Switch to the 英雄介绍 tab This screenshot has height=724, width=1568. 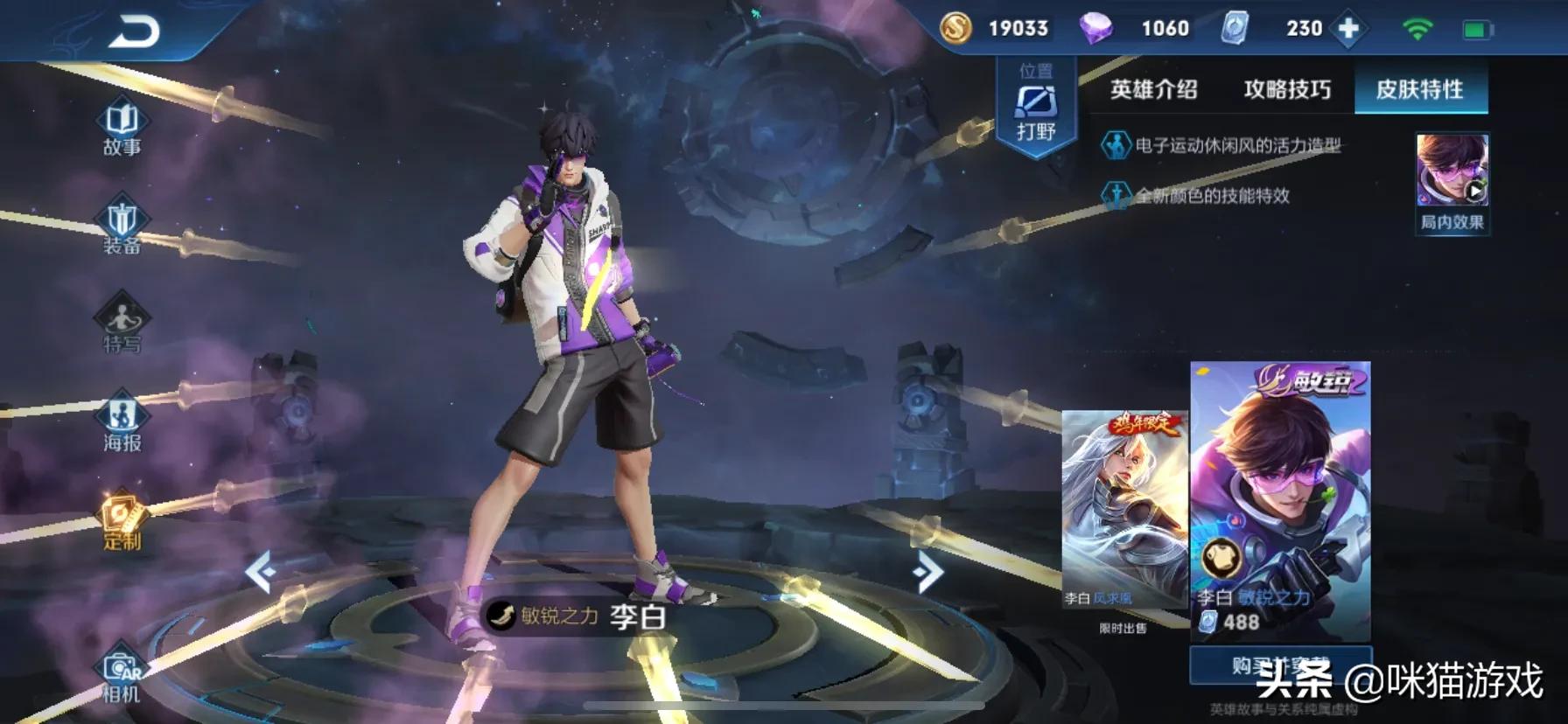click(x=1153, y=89)
